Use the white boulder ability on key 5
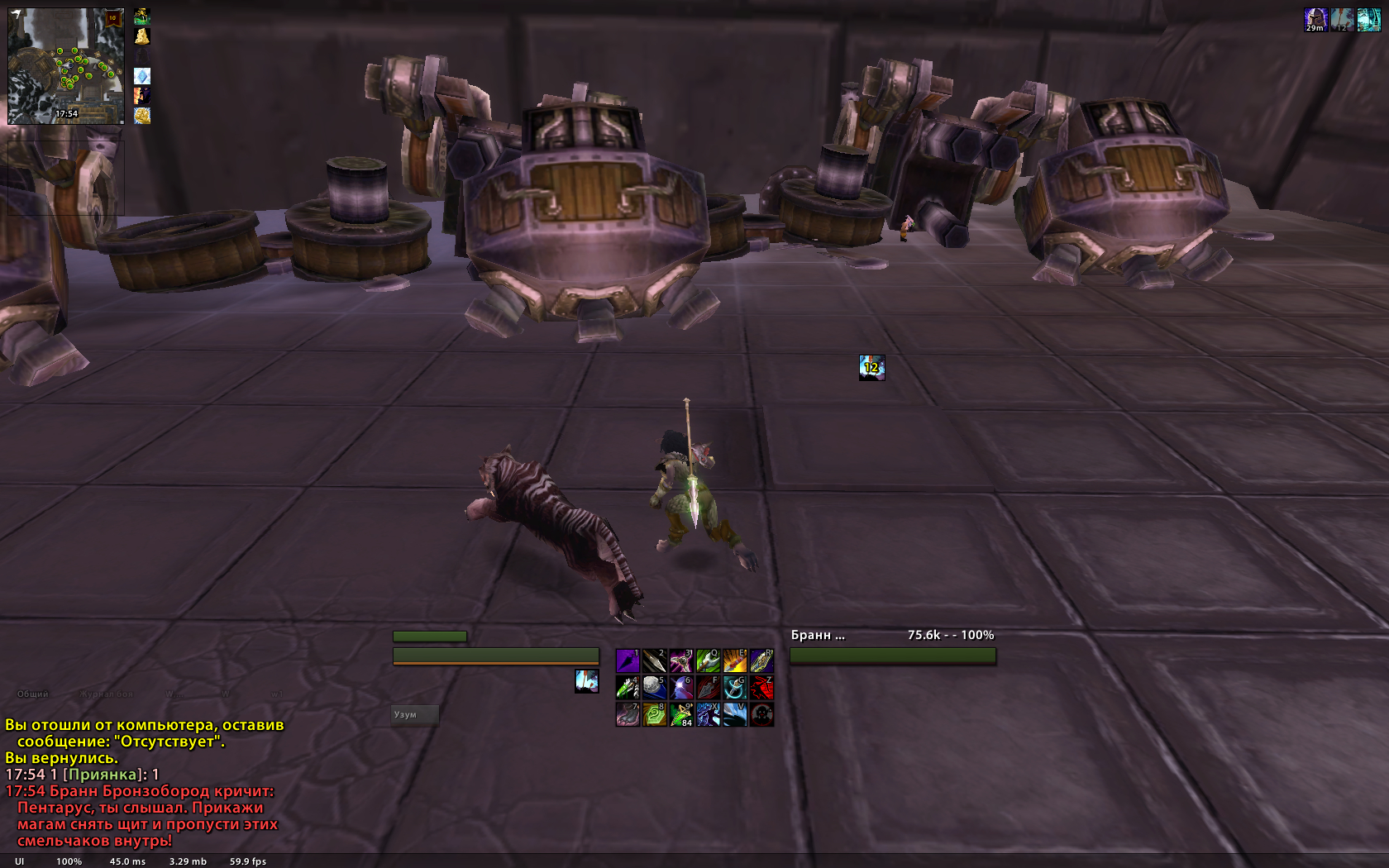The height and width of the screenshot is (868, 1389). click(x=654, y=687)
